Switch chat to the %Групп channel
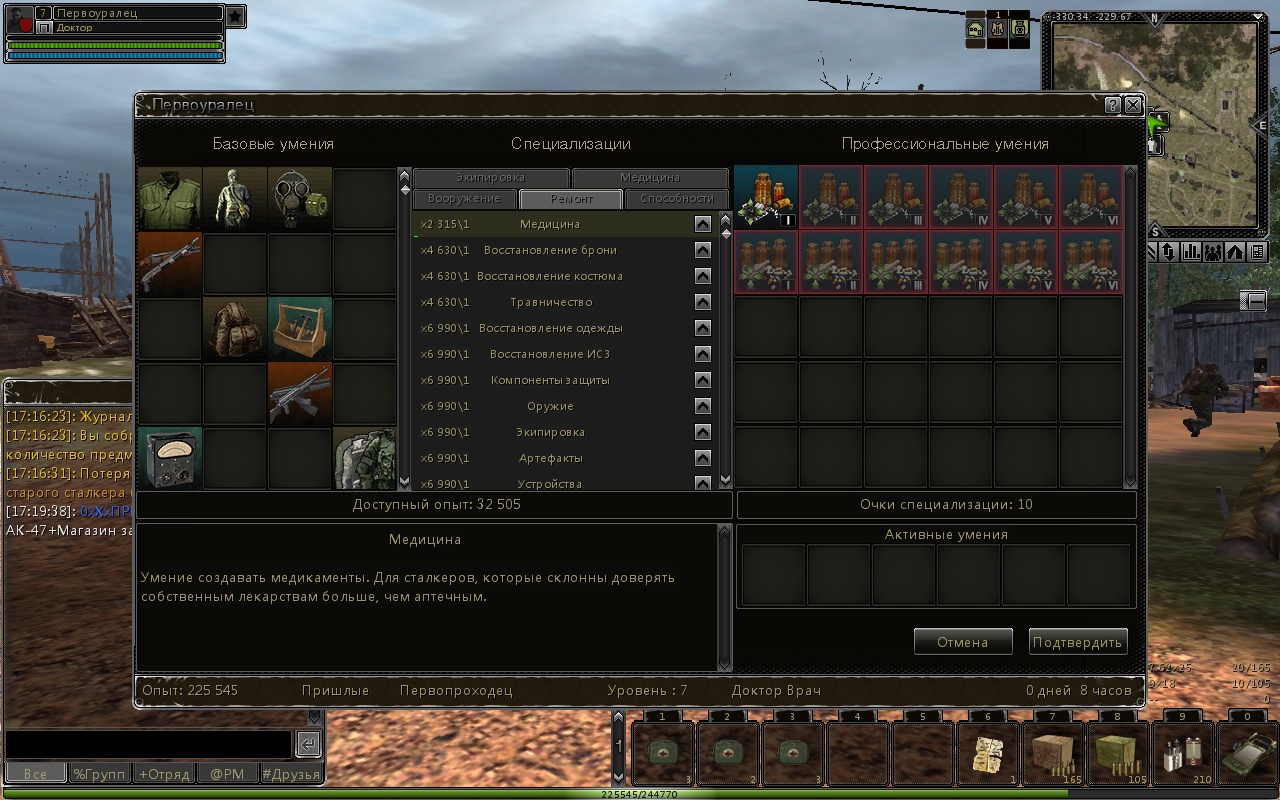 99,773
